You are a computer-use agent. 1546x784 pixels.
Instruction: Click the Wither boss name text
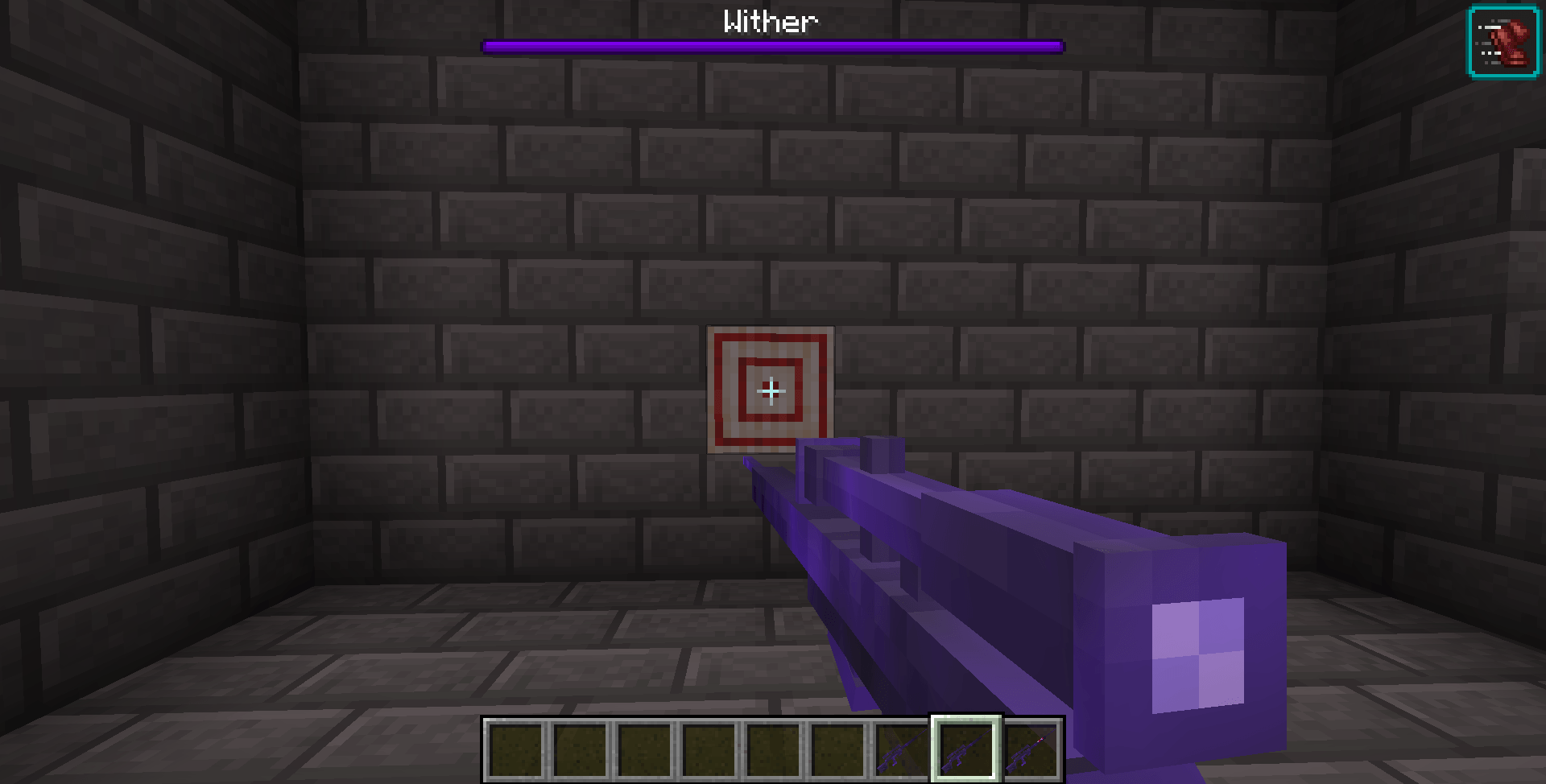click(x=771, y=21)
